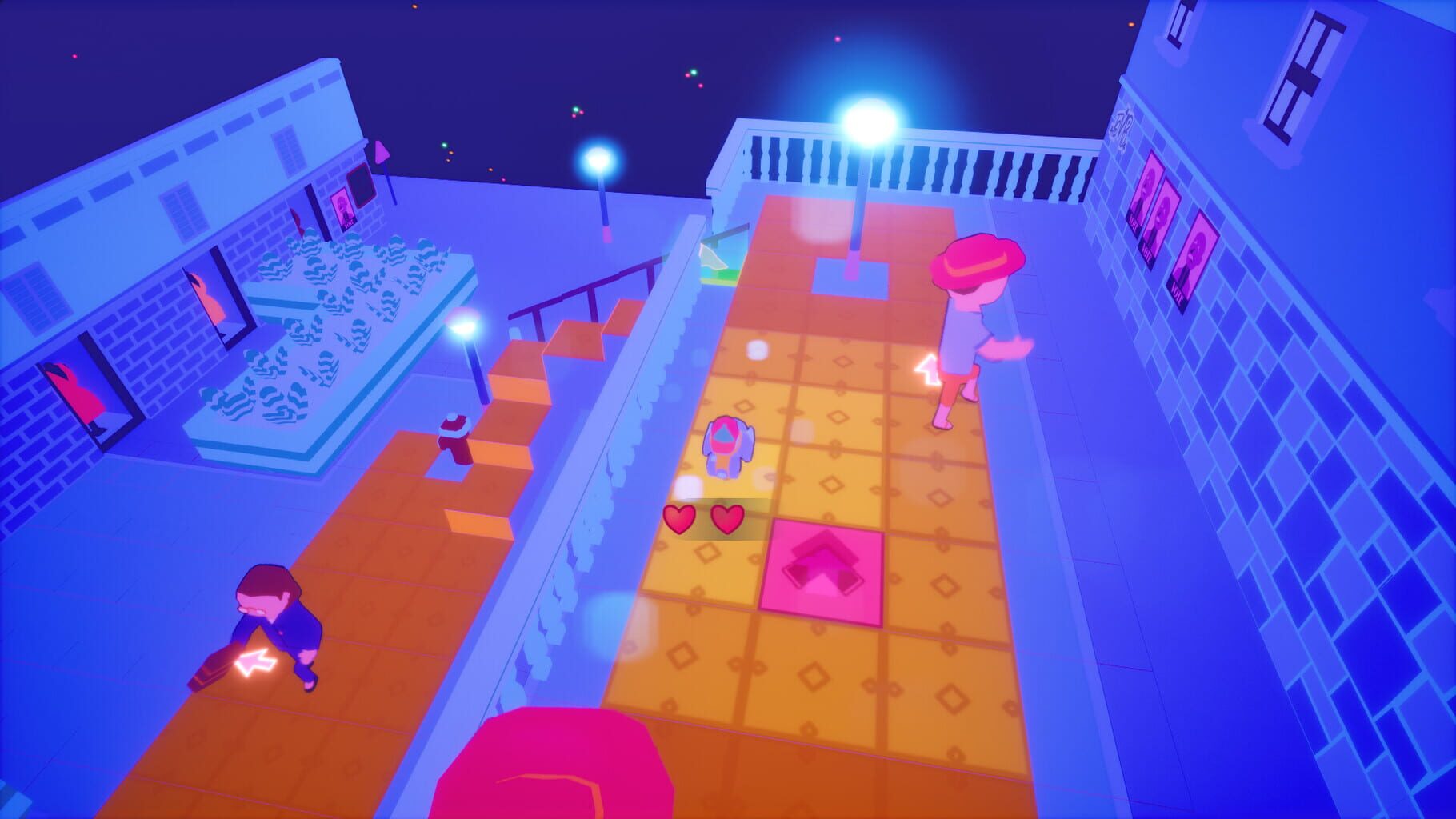Screen dimensions: 1456x819
Task: Click the small child character on the orange path
Action: coord(730,445)
